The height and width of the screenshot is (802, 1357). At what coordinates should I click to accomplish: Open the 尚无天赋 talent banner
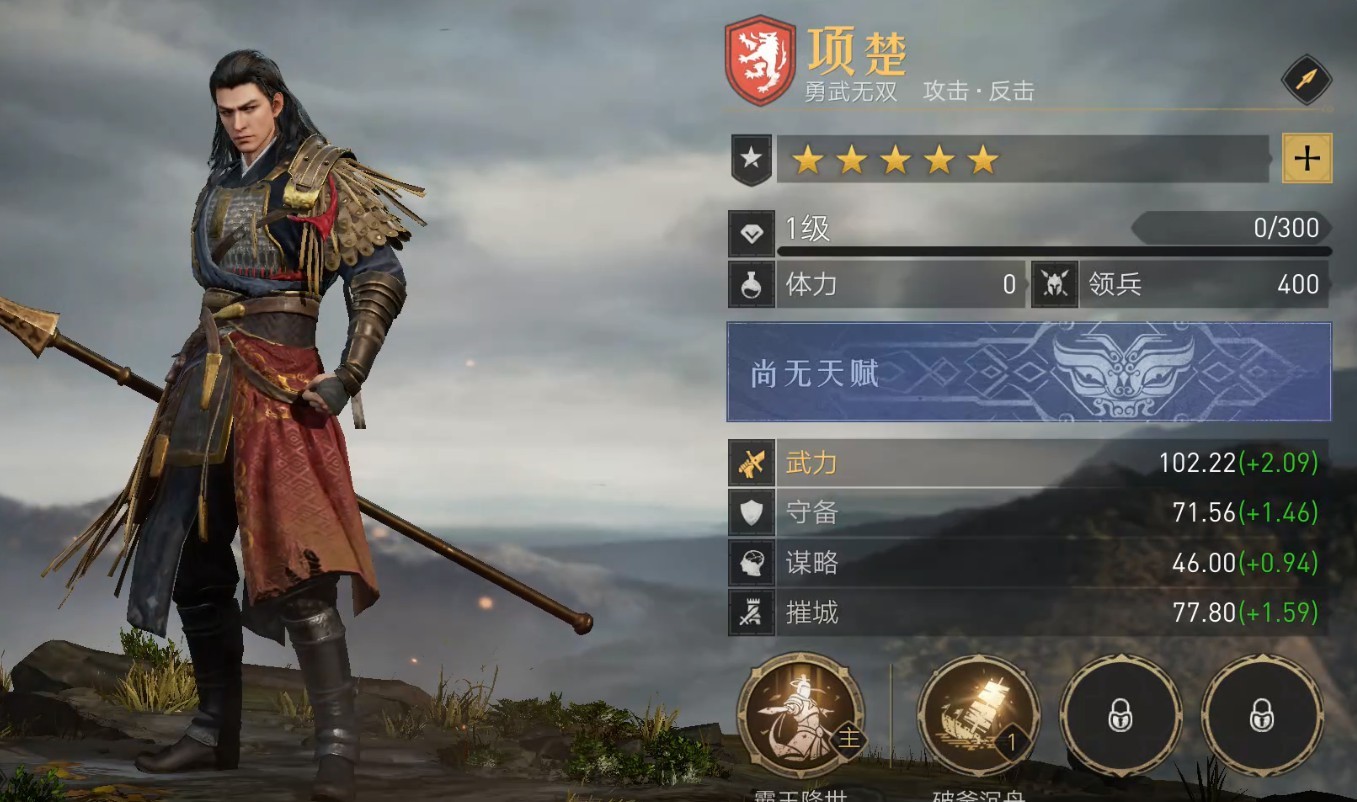tap(1028, 372)
